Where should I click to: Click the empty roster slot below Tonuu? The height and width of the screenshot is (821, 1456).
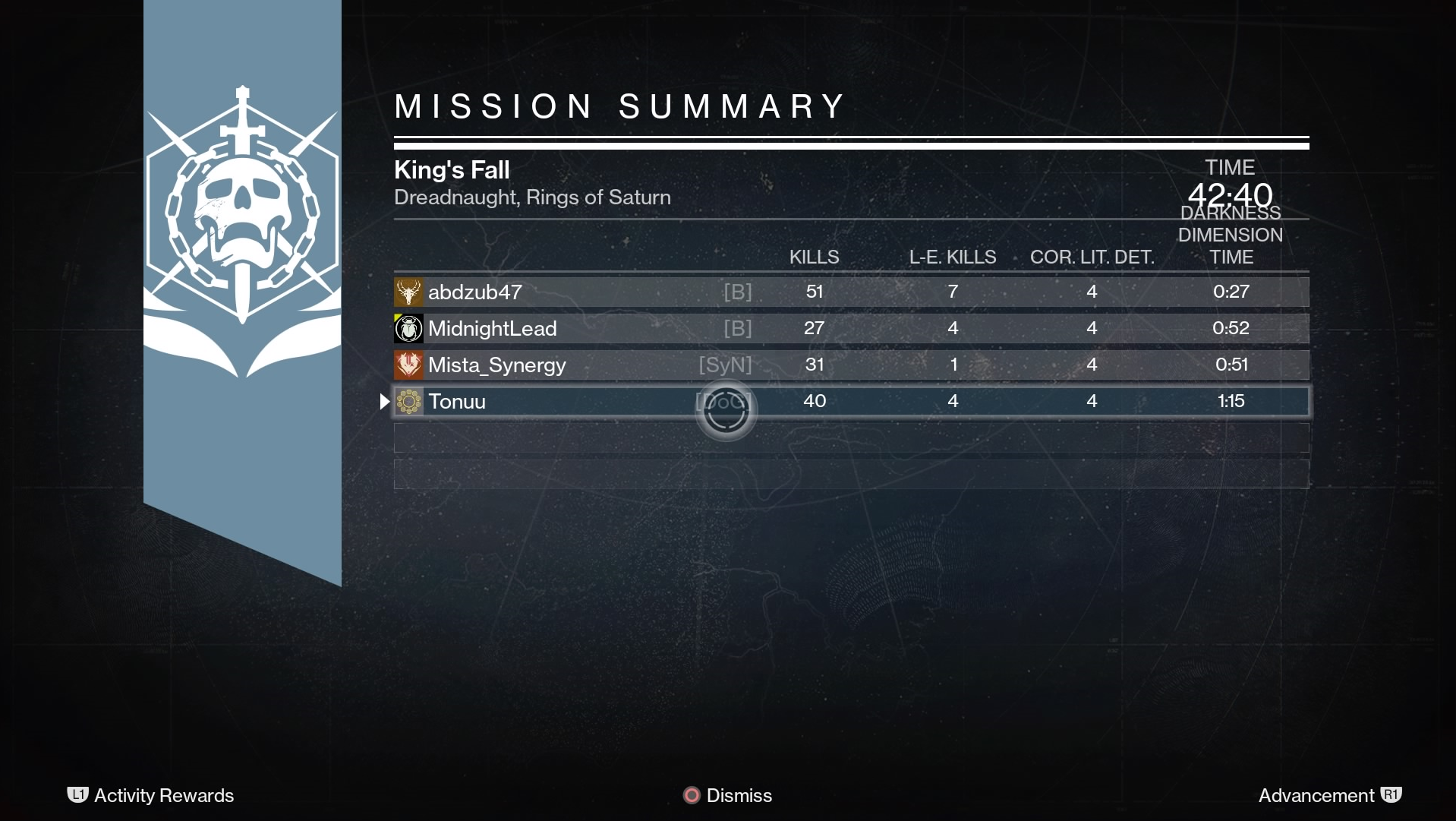pos(835,437)
